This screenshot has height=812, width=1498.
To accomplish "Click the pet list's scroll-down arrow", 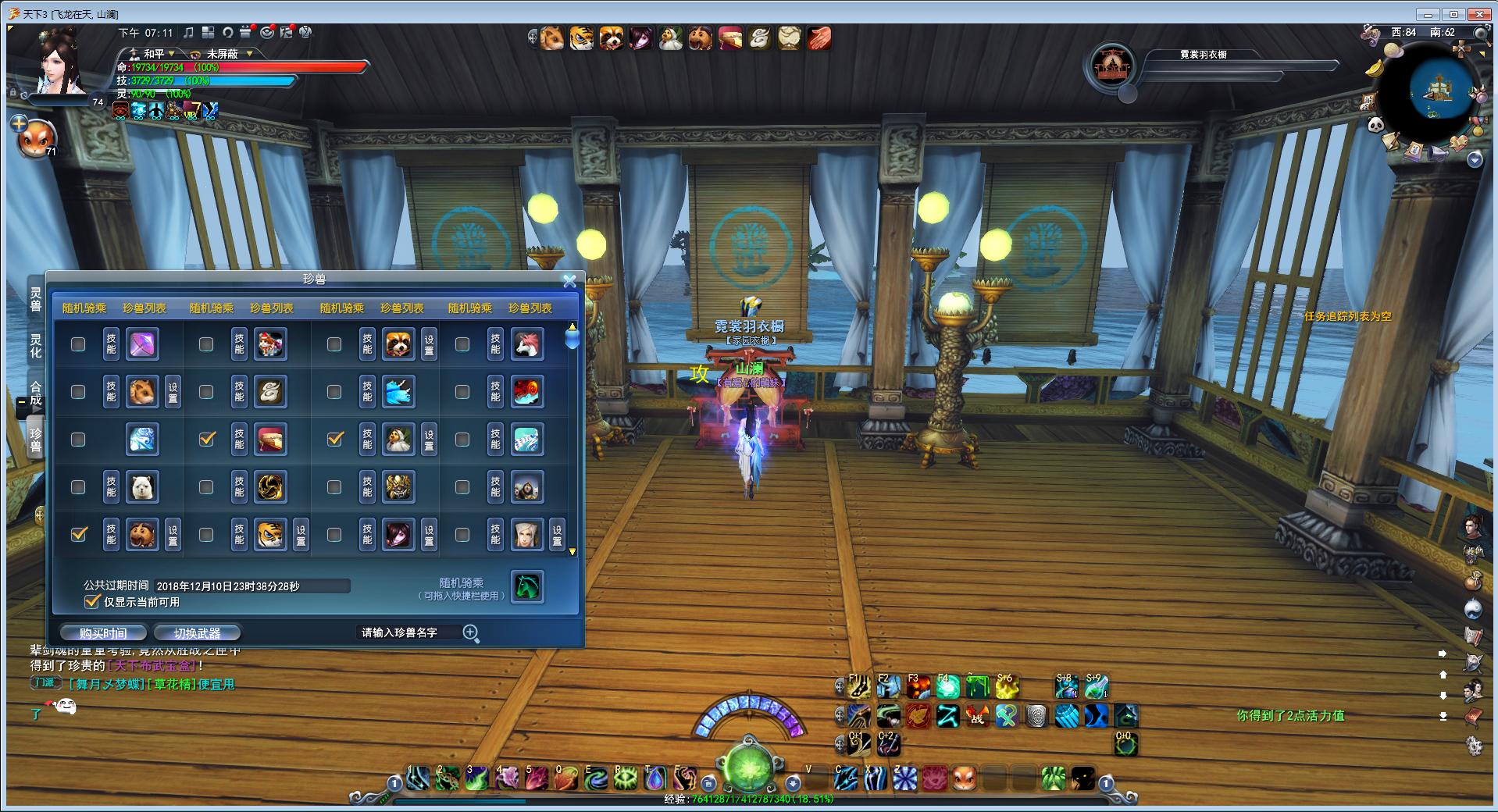I will coord(572,552).
